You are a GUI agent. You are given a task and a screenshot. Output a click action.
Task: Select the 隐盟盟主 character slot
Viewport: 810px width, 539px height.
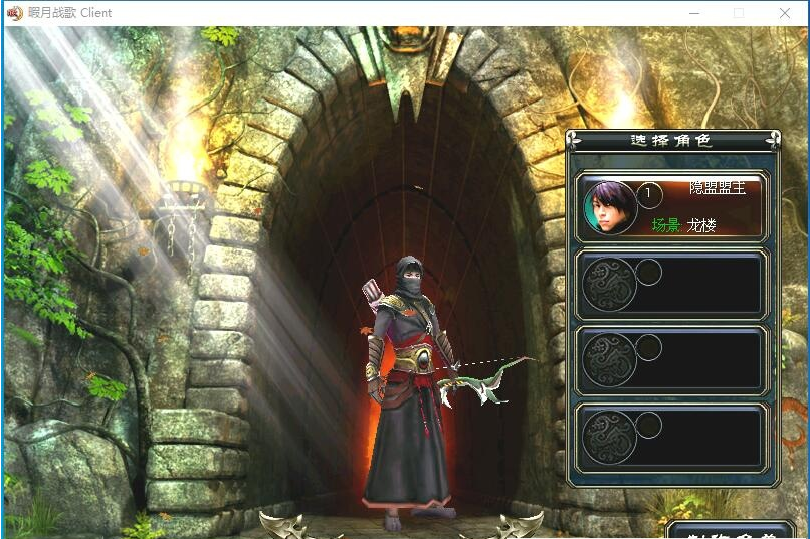[x=671, y=206]
